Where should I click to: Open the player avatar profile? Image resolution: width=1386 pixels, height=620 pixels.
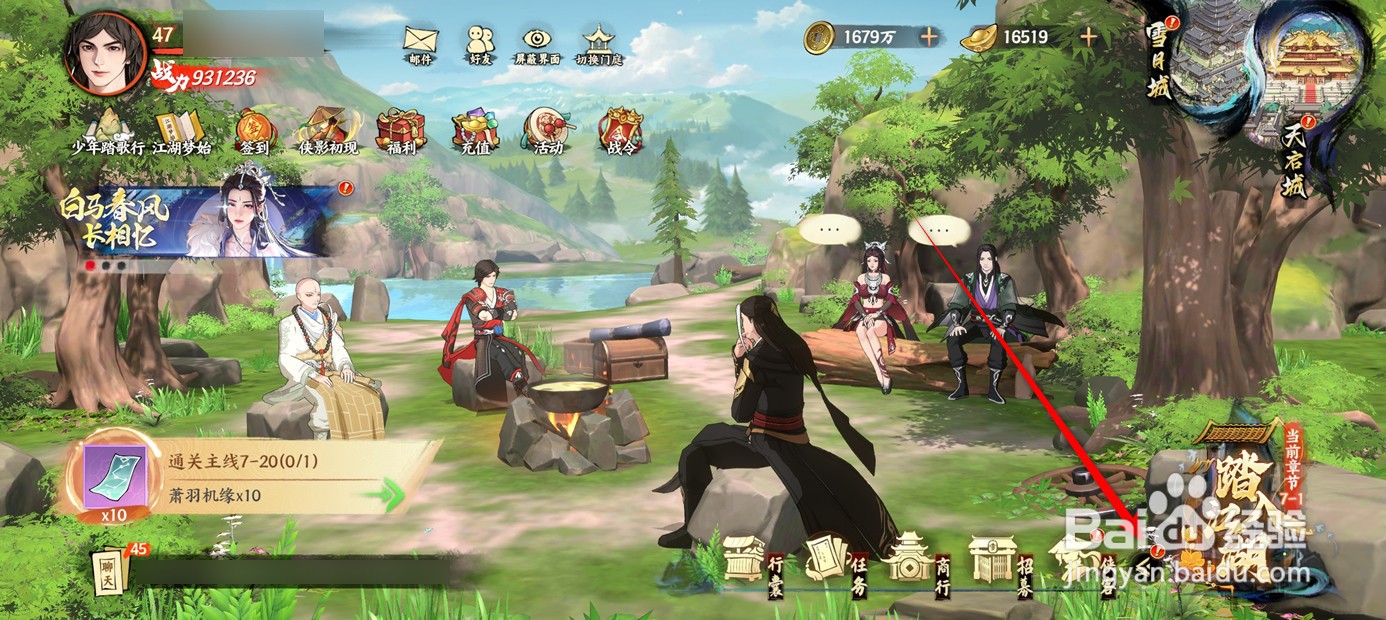tap(105, 53)
